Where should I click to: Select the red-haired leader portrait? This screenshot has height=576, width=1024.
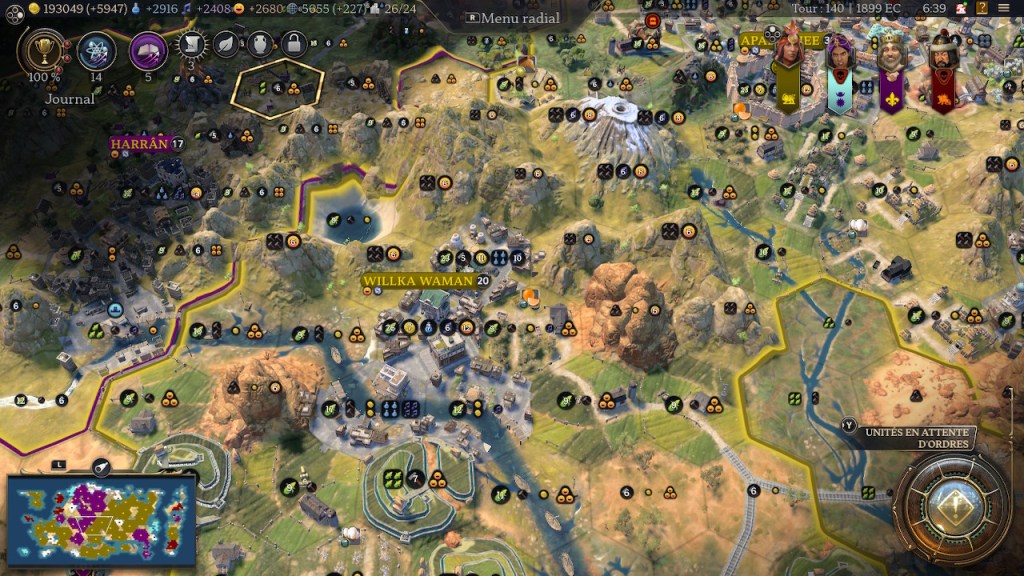[788, 54]
